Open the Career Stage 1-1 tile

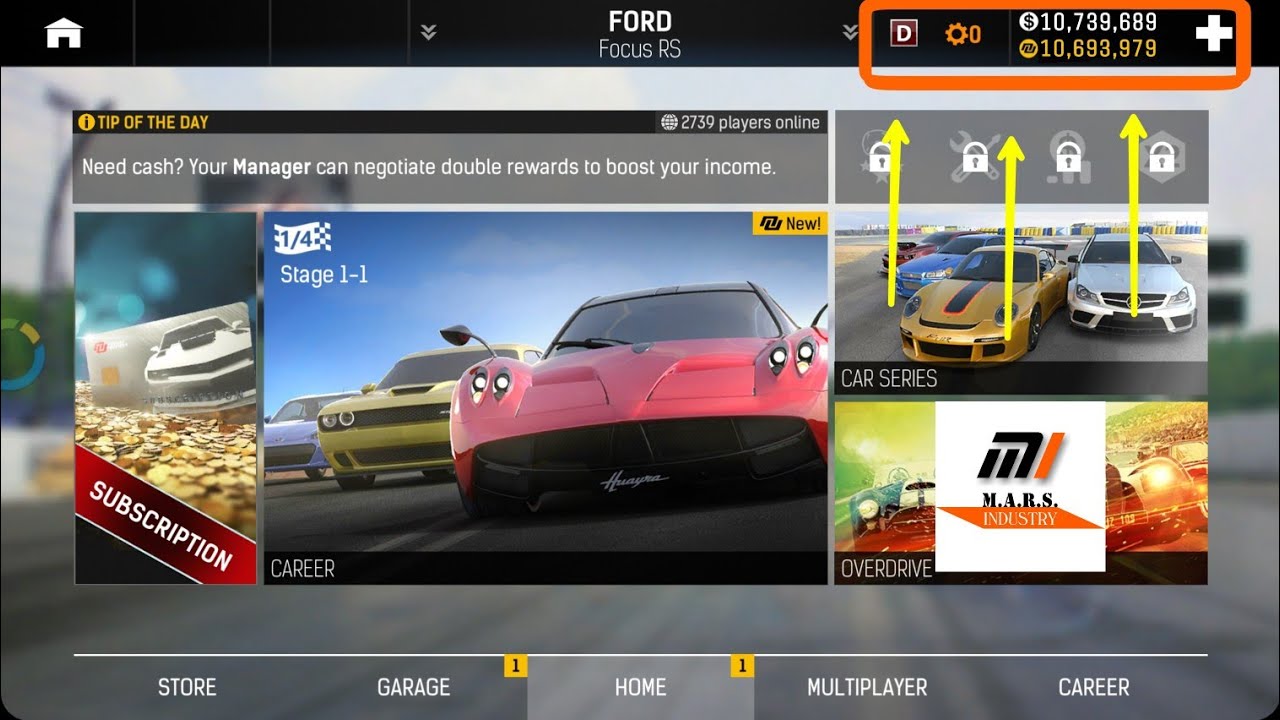coord(545,397)
